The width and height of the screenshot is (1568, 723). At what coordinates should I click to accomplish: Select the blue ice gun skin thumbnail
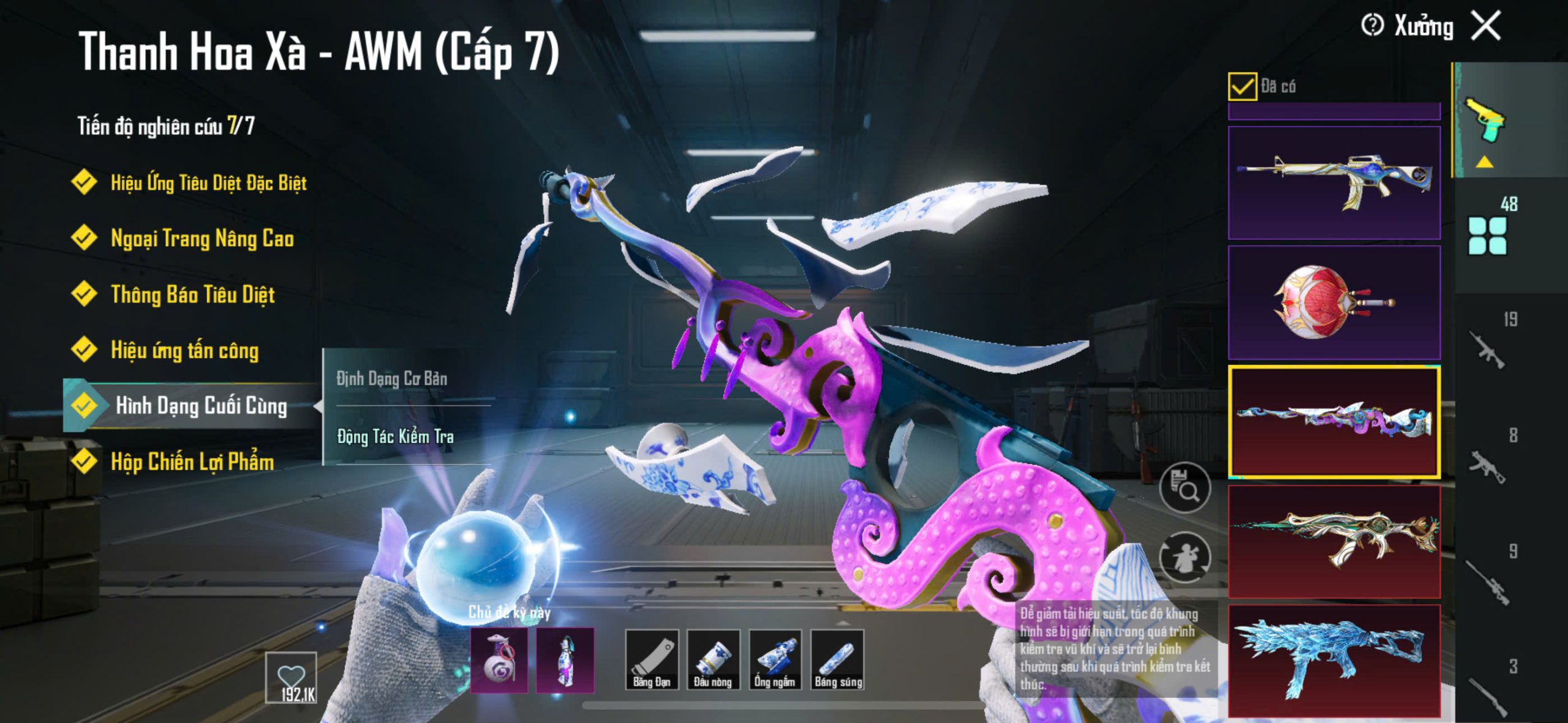pos(1334,660)
